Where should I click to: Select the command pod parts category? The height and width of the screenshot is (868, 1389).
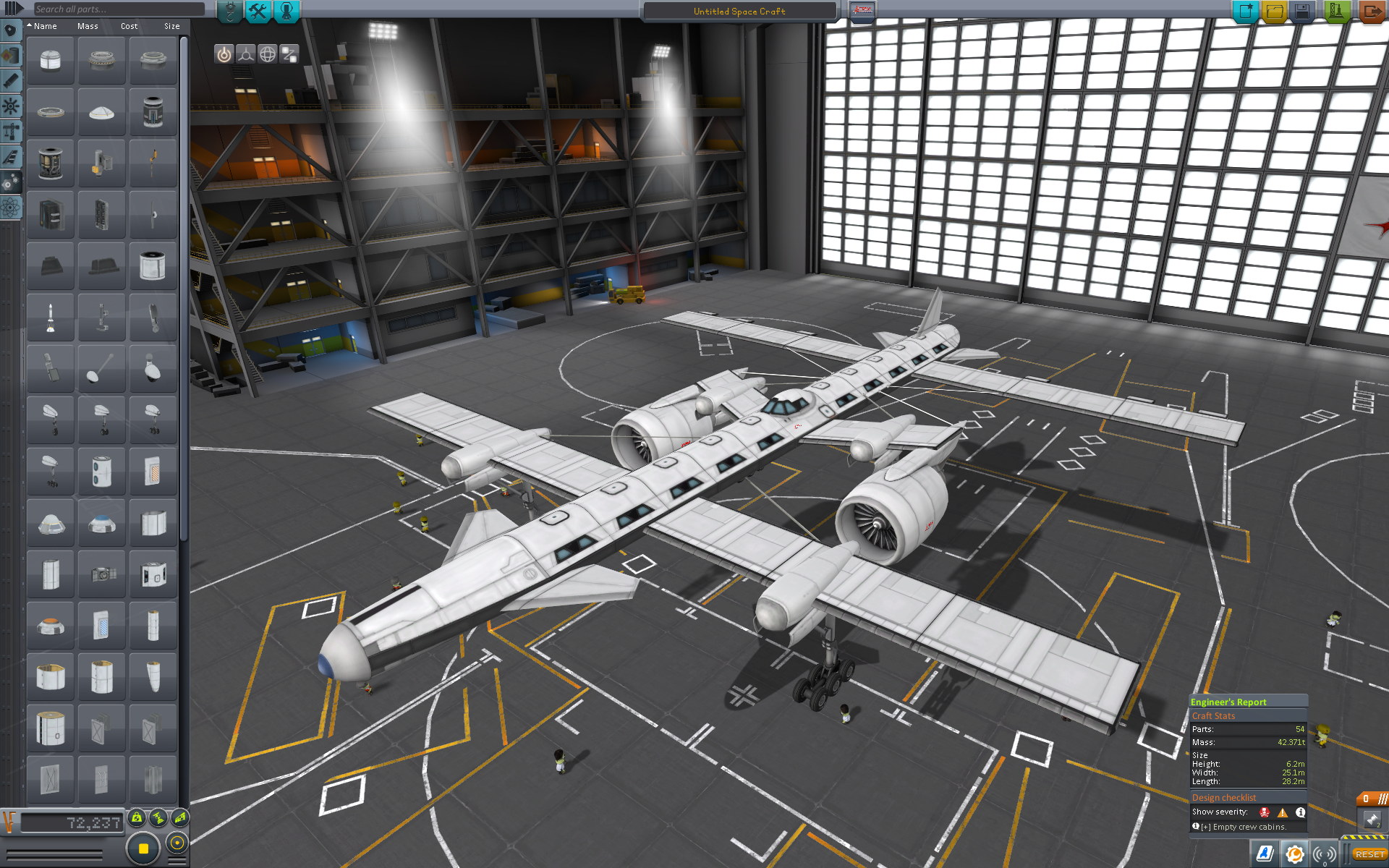coord(11,30)
